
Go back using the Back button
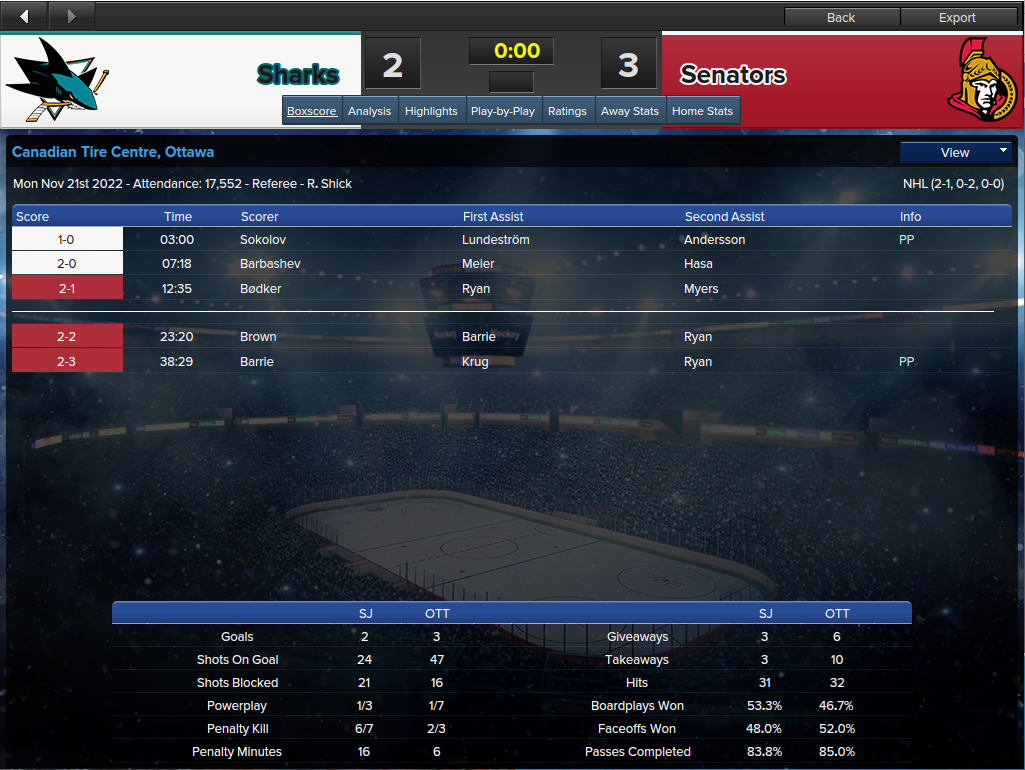click(x=841, y=17)
